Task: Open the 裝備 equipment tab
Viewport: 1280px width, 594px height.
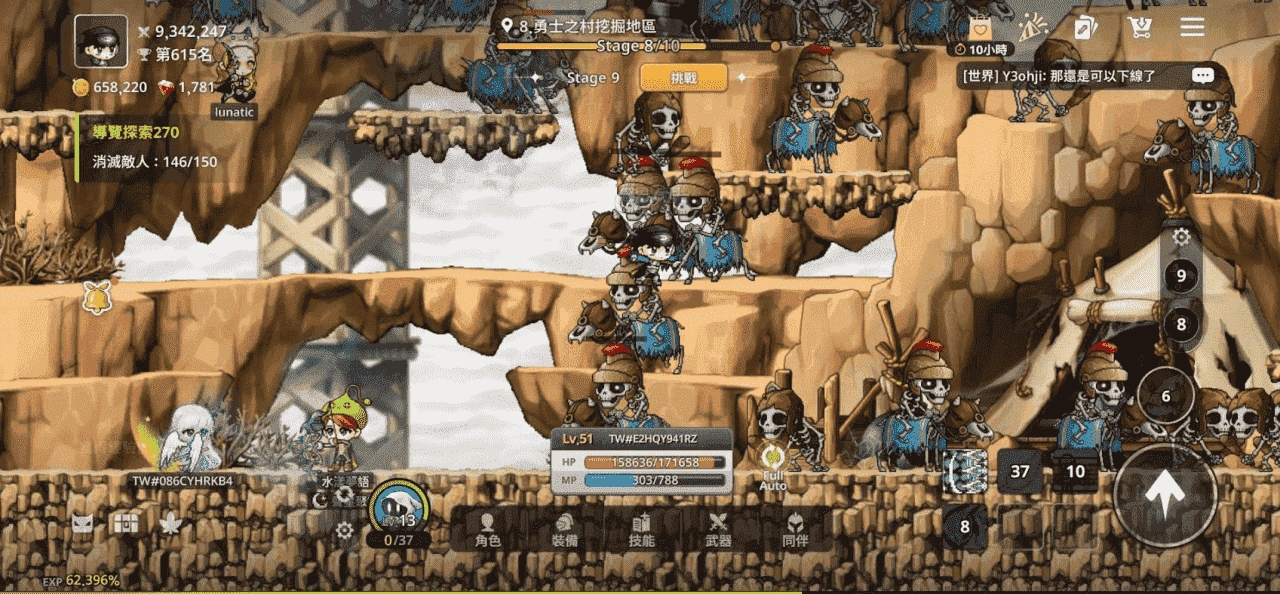Action: click(565, 529)
